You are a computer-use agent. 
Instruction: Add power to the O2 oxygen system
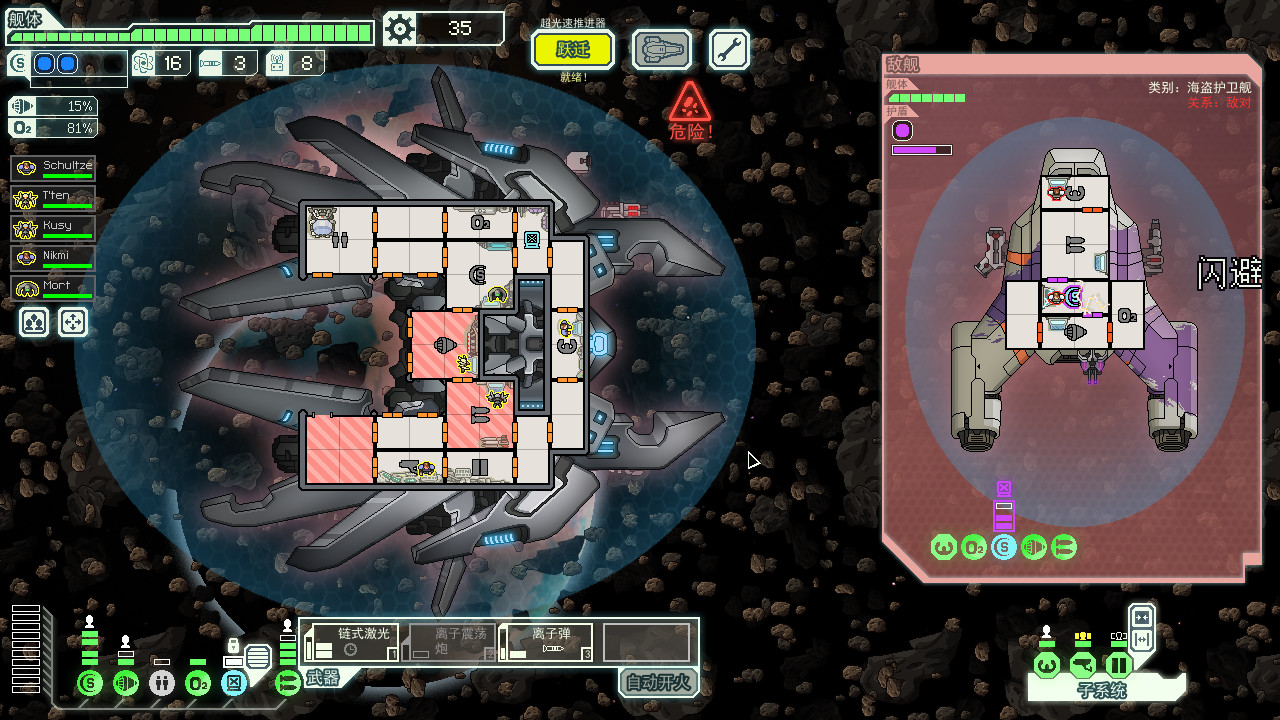196,684
